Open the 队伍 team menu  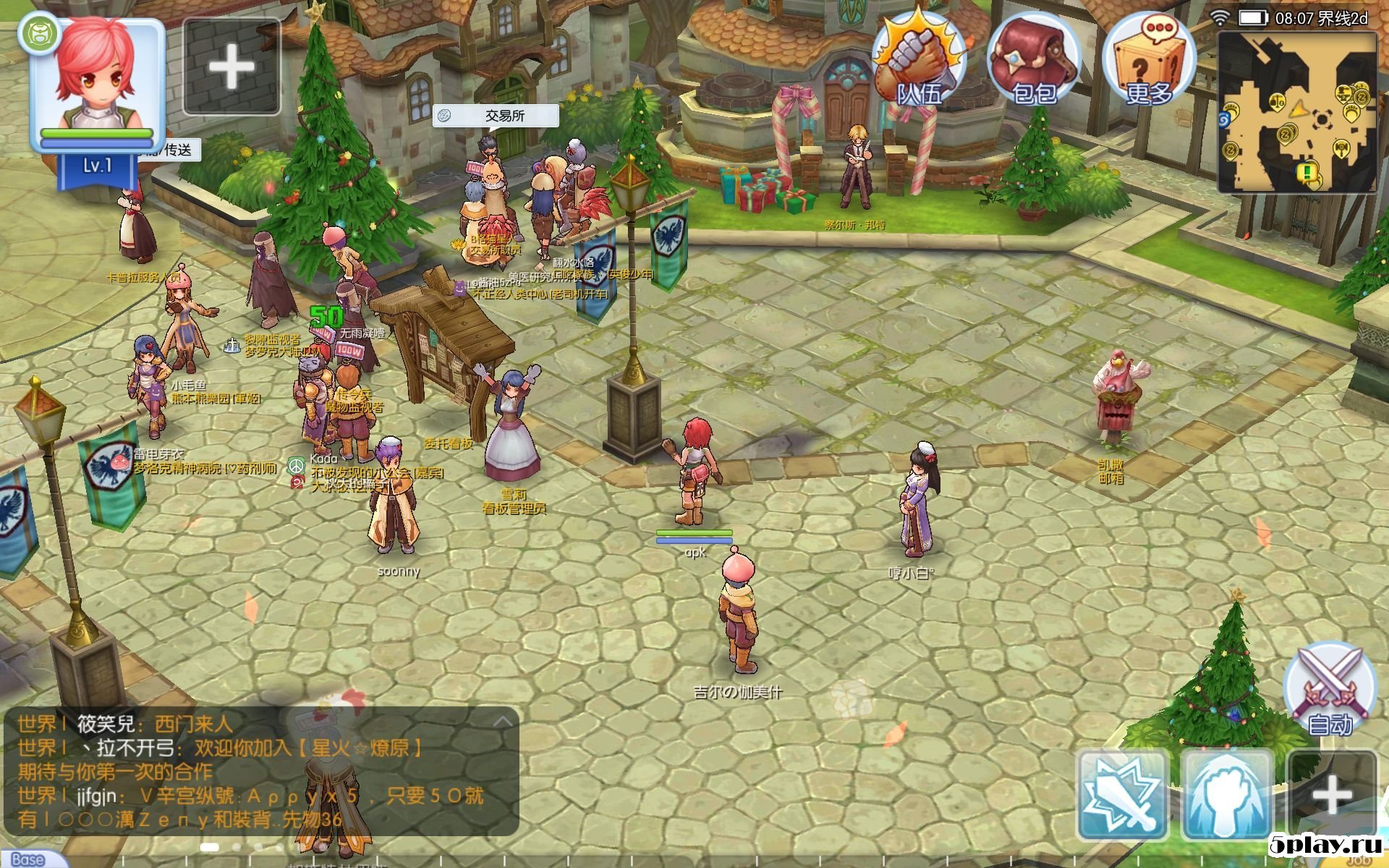coord(919,61)
